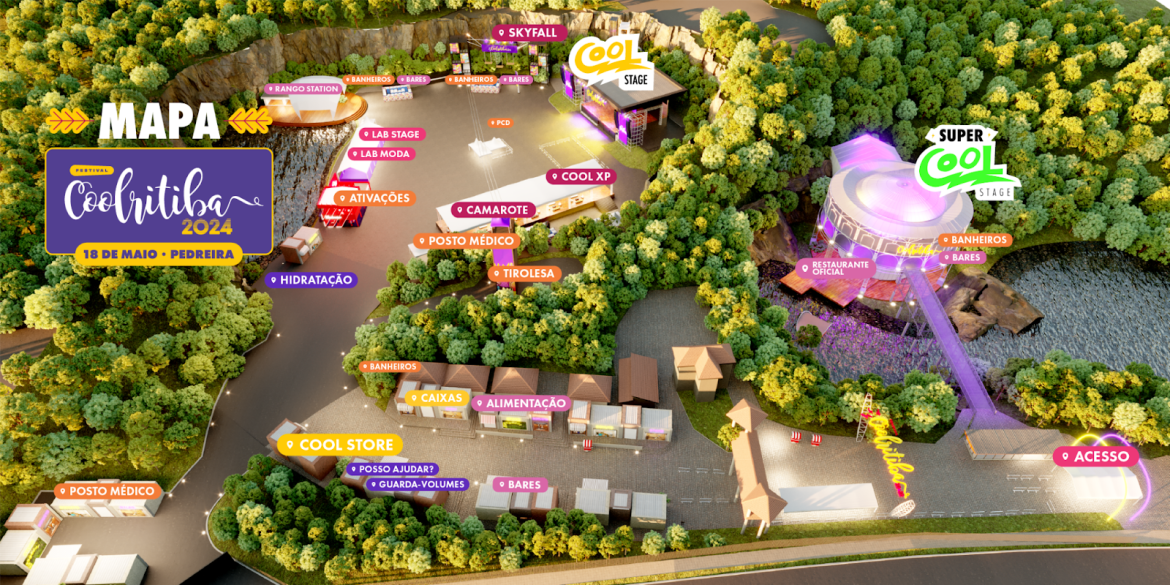Screen dimensions: 1170x585
Task: Click the Hidratação map marker
Action: [311, 280]
